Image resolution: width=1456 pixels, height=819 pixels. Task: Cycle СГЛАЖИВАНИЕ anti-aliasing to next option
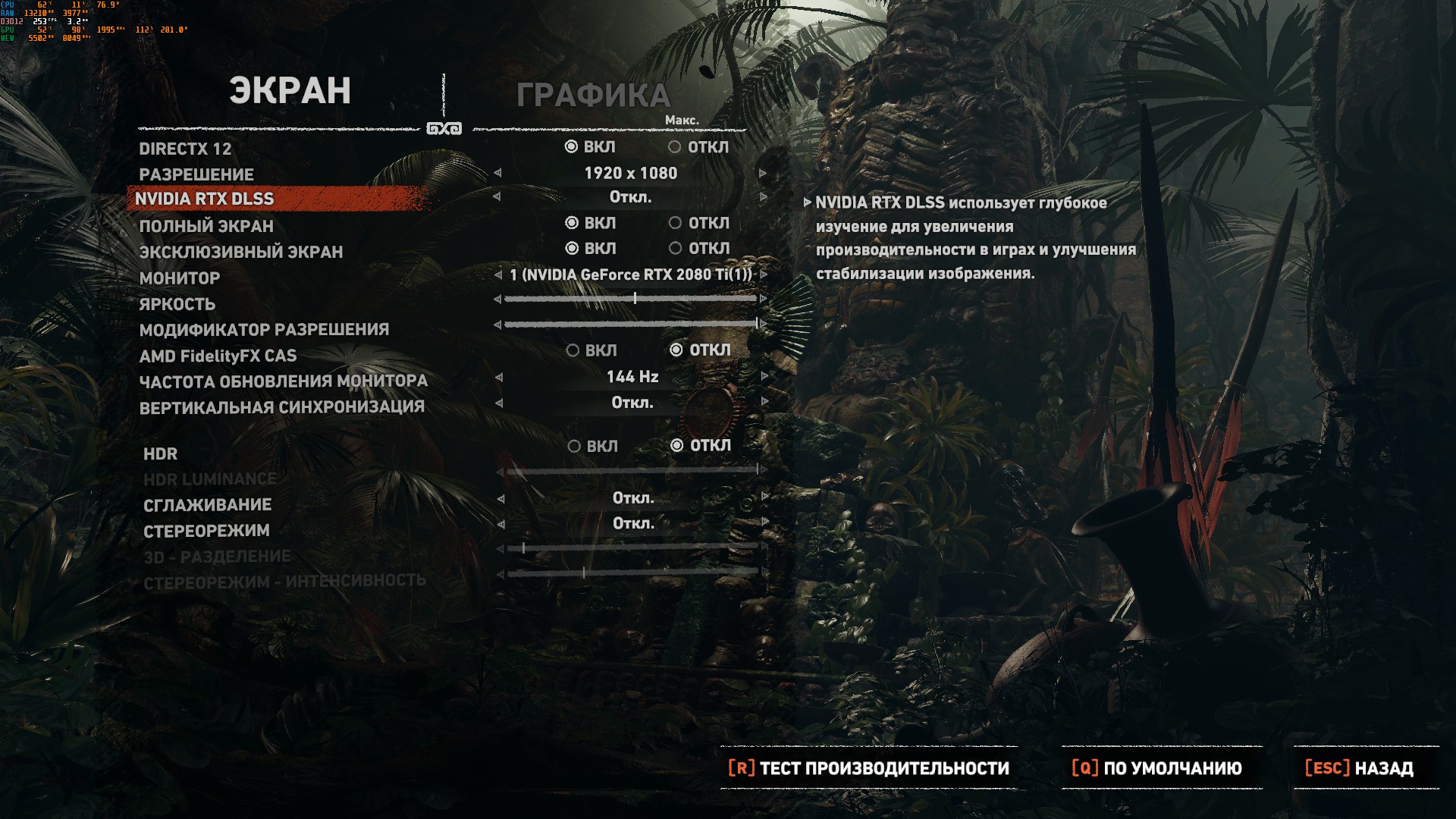(764, 498)
